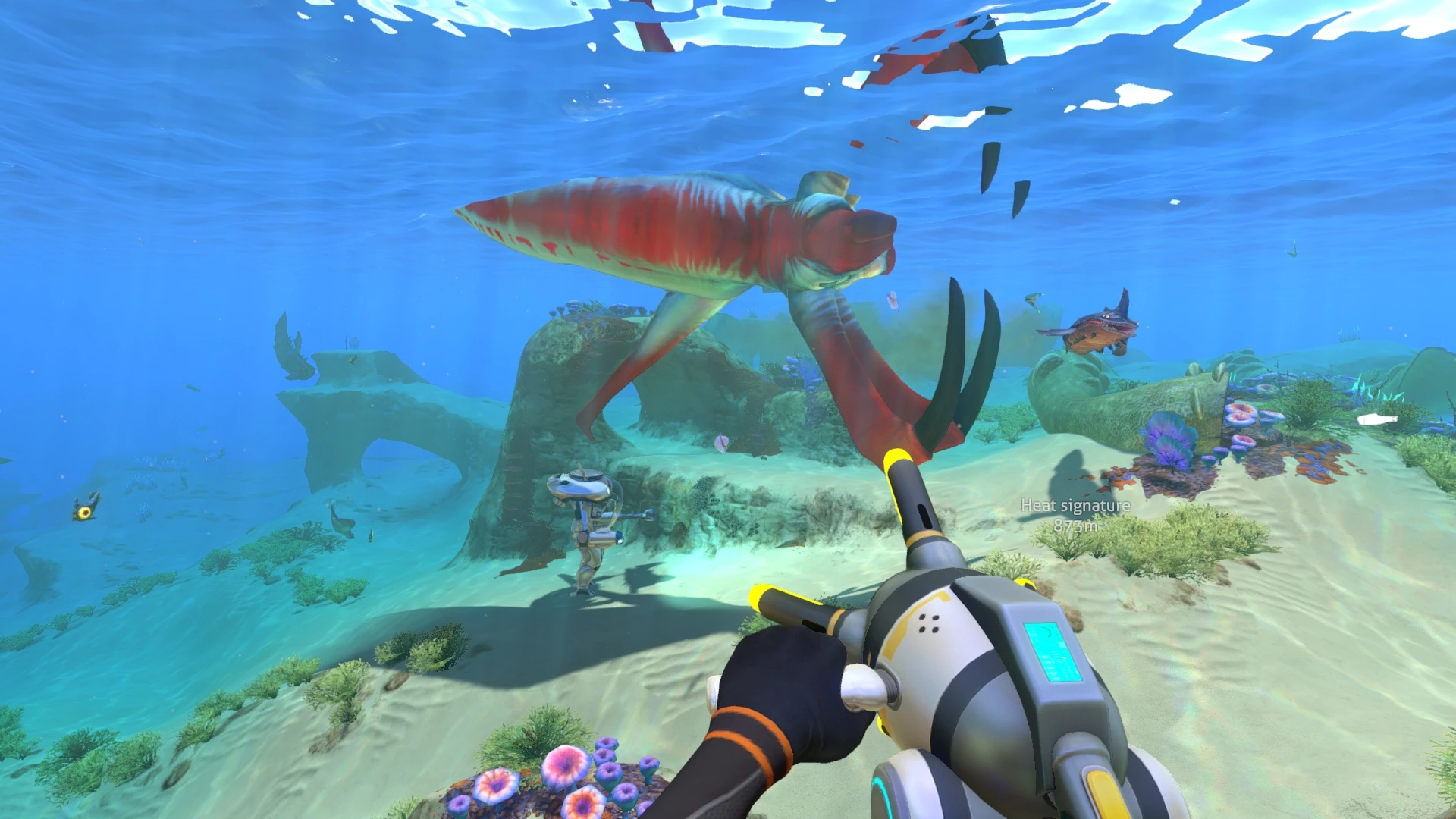Select the Heat signature waypoint marker
This screenshot has height=819, width=1456.
(x=1075, y=514)
